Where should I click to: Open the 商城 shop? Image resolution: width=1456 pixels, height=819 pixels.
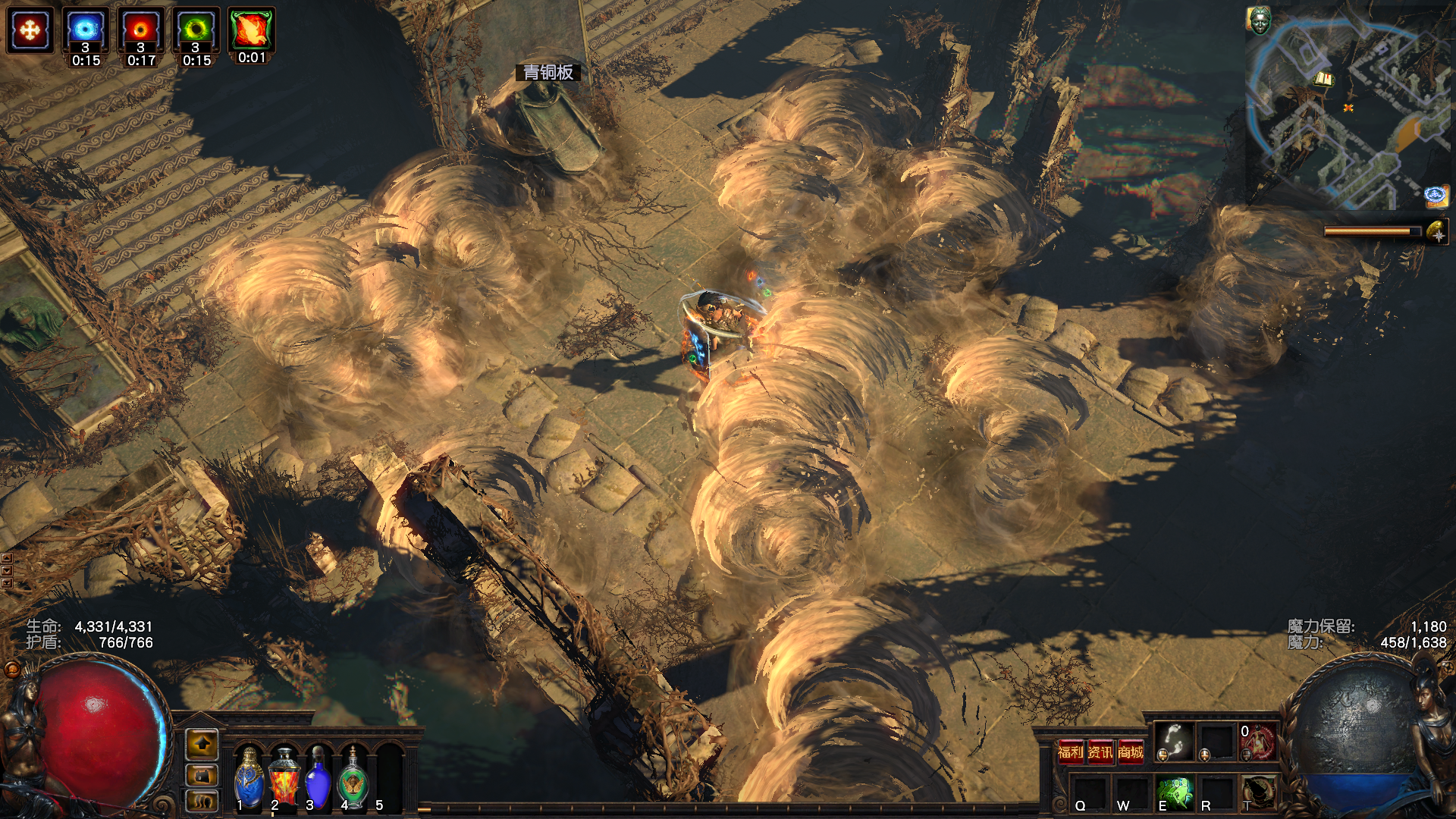[1130, 752]
